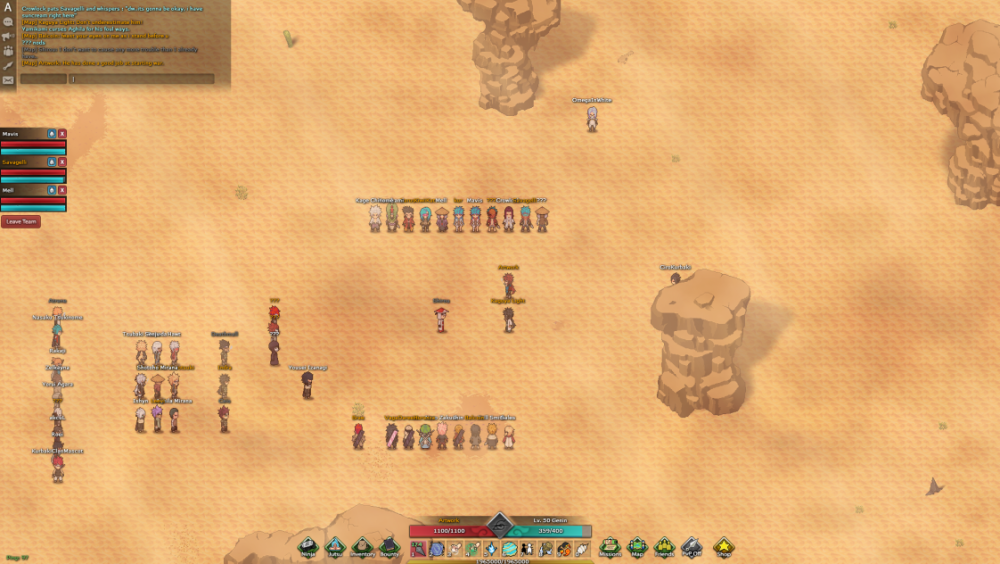Remove Mell from the team

[x=62, y=189]
